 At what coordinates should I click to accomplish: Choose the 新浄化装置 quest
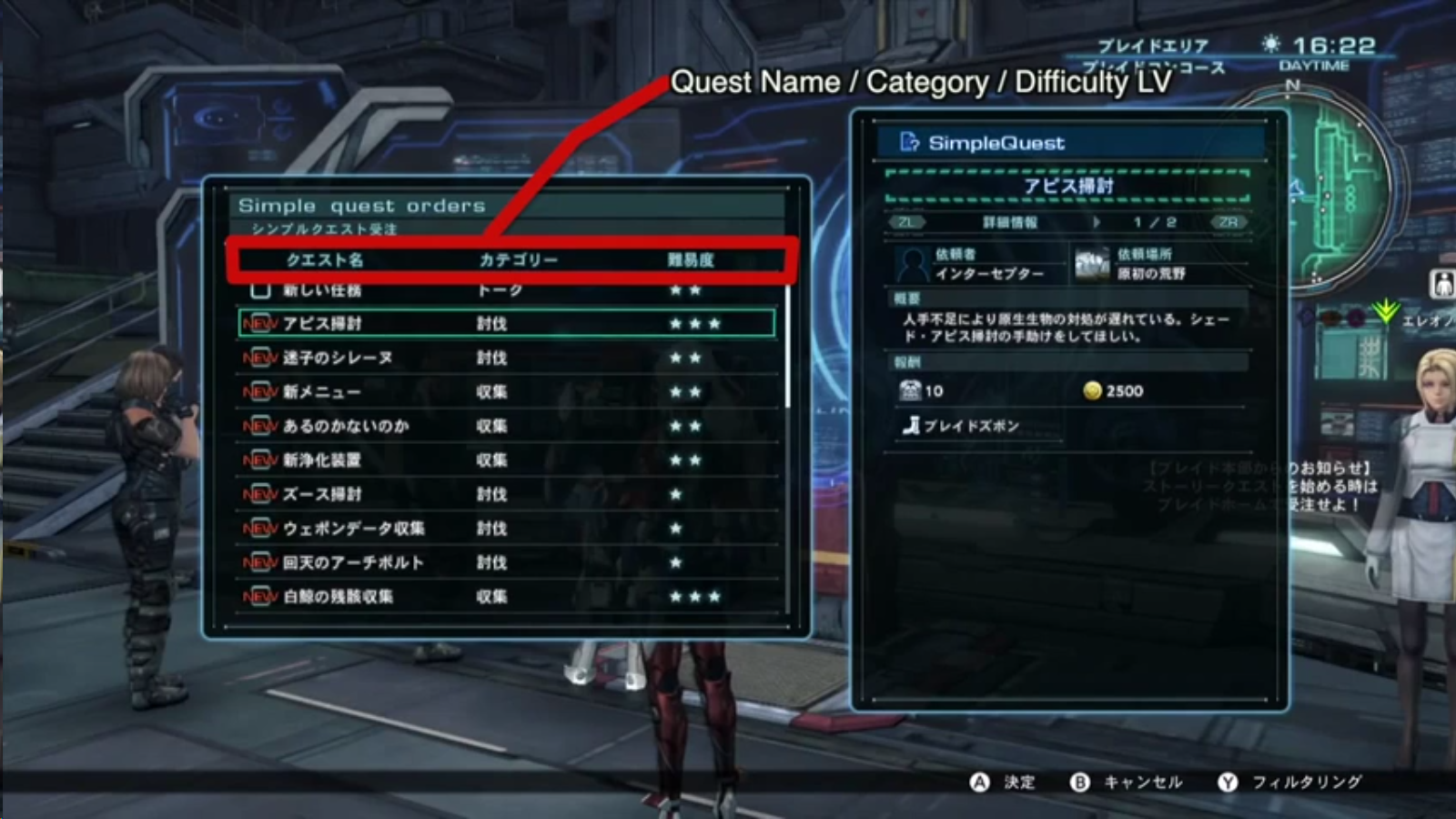(321, 460)
